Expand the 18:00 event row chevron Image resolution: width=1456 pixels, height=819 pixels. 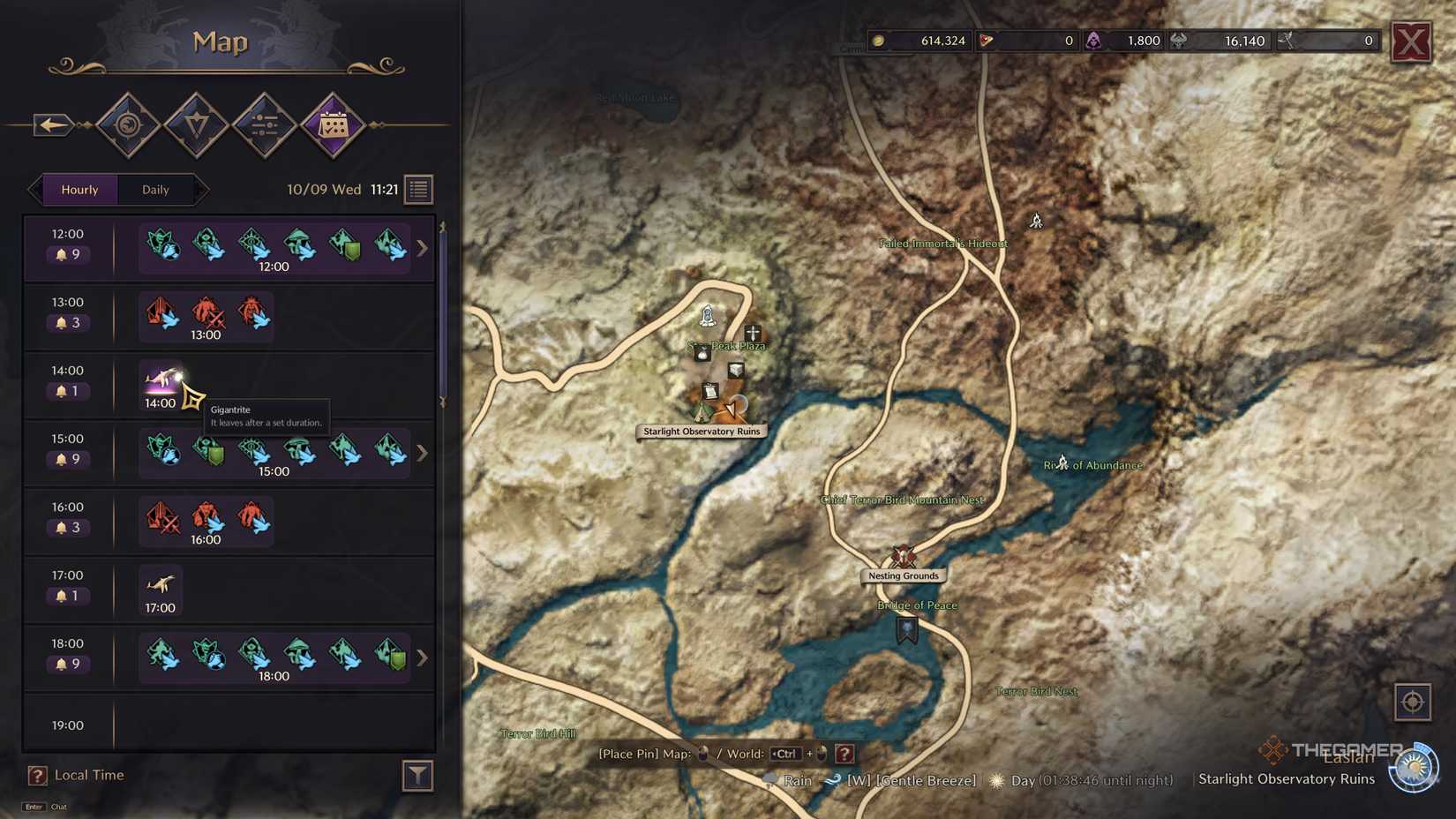click(x=423, y=657)
